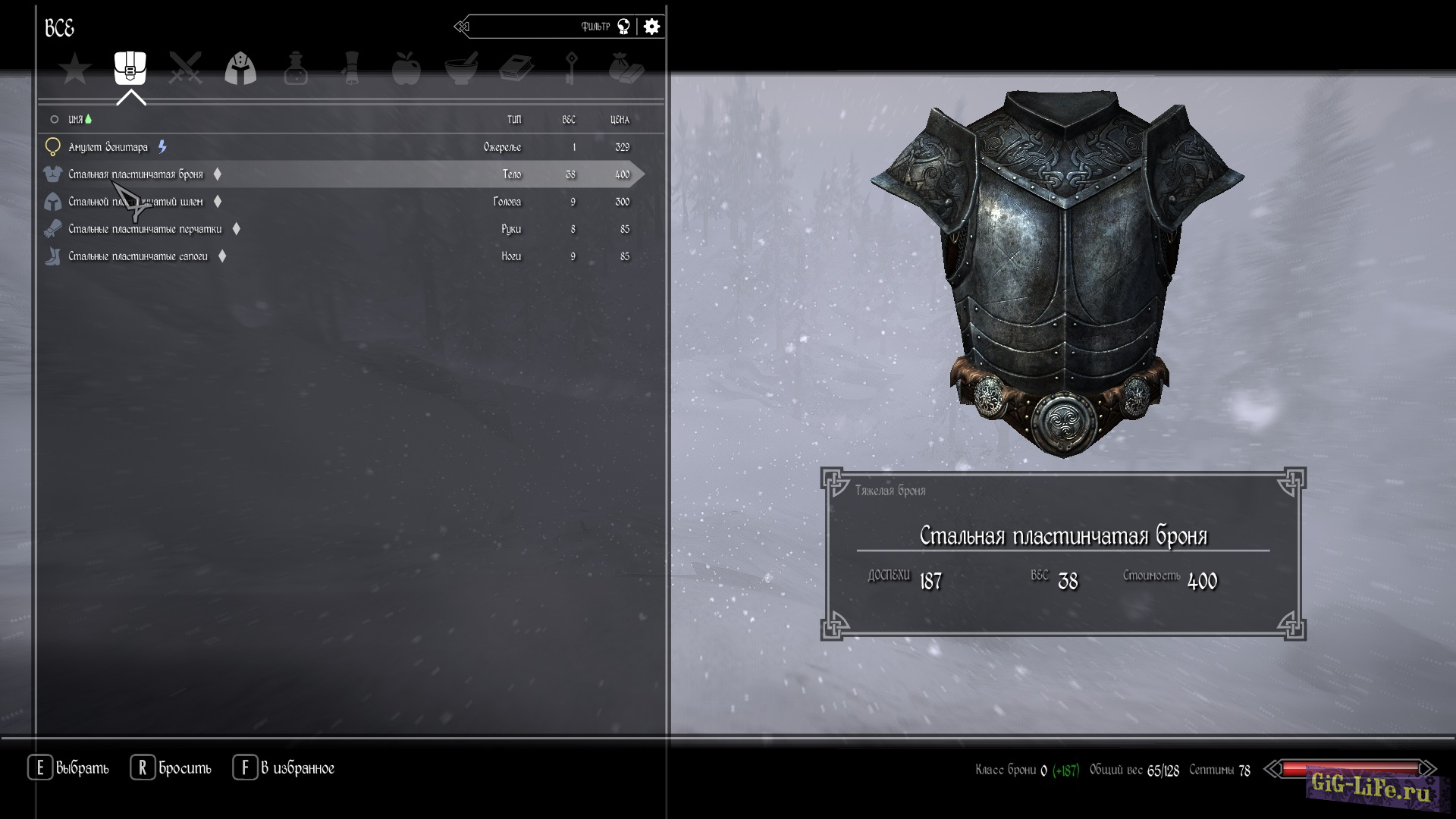Select the Амулет Зенитара necklace row

108,147
